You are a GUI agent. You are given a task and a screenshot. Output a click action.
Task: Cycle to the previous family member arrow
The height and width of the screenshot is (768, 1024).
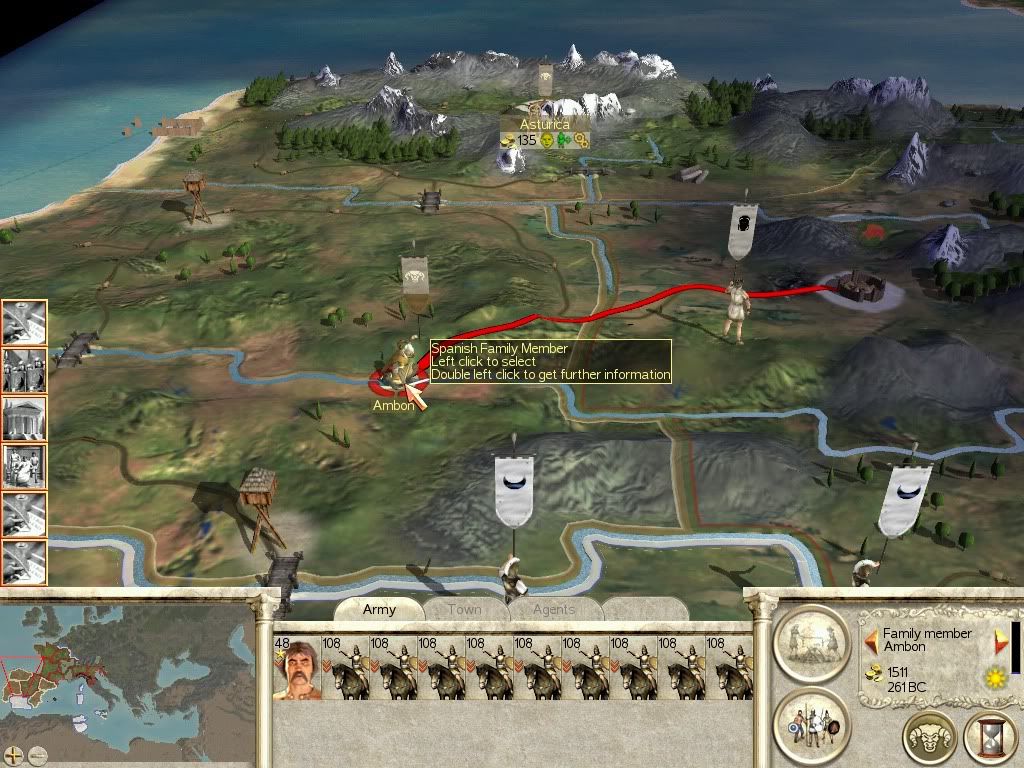point(871,639)
